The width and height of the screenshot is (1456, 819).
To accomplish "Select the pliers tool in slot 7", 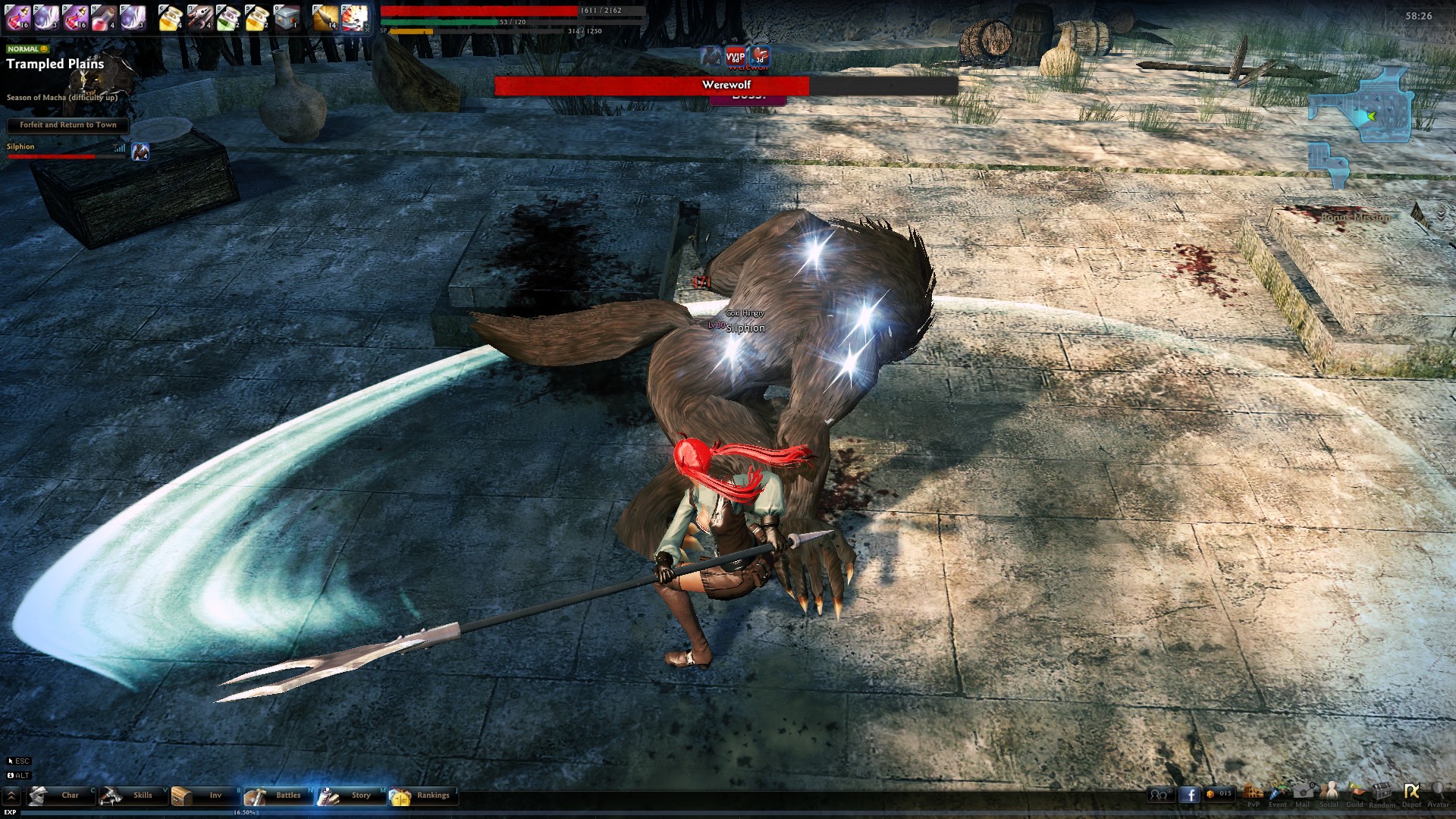I will tap(199, 17).
